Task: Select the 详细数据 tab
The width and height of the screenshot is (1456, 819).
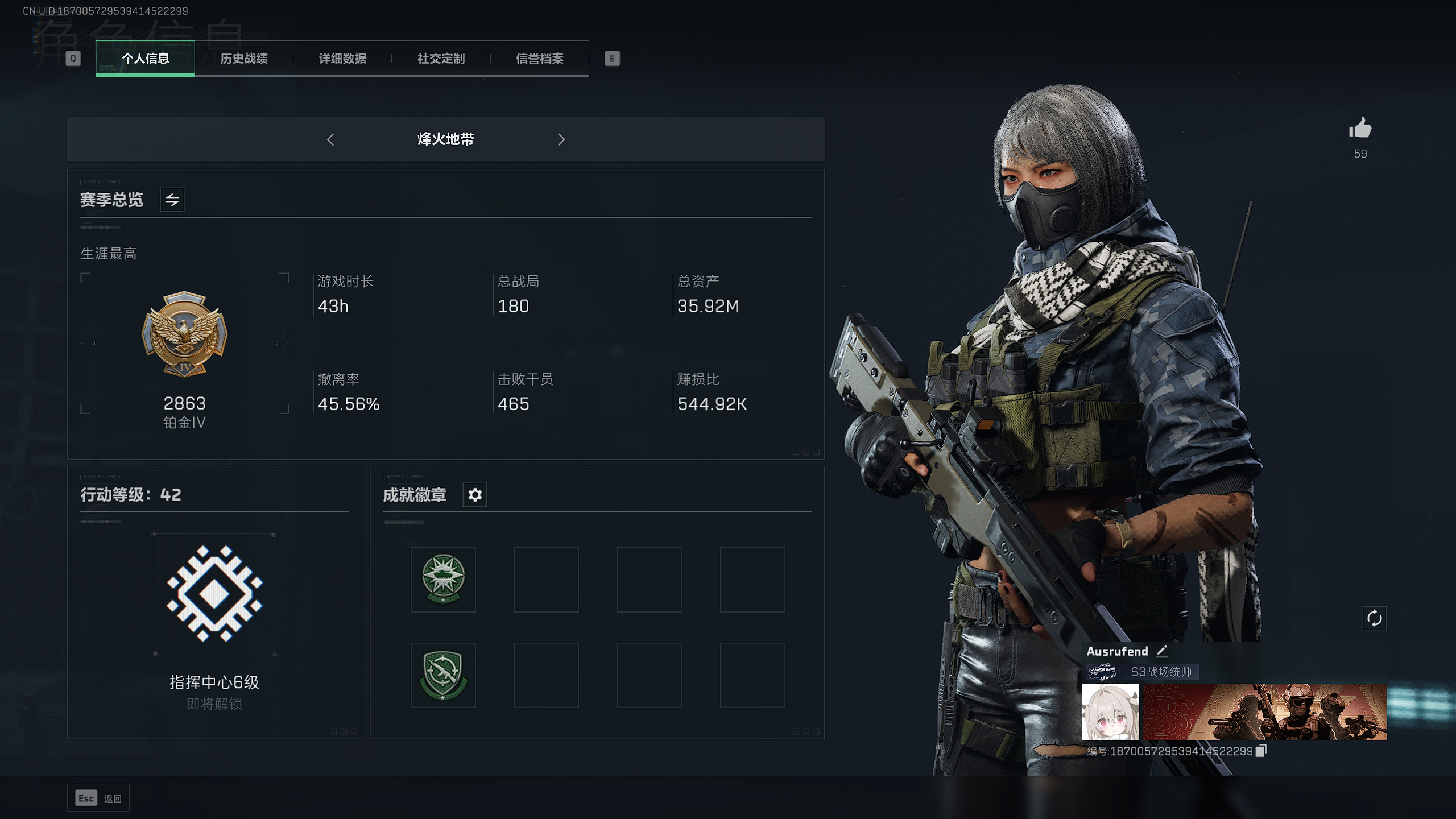Action: click(x=342, y=59)
